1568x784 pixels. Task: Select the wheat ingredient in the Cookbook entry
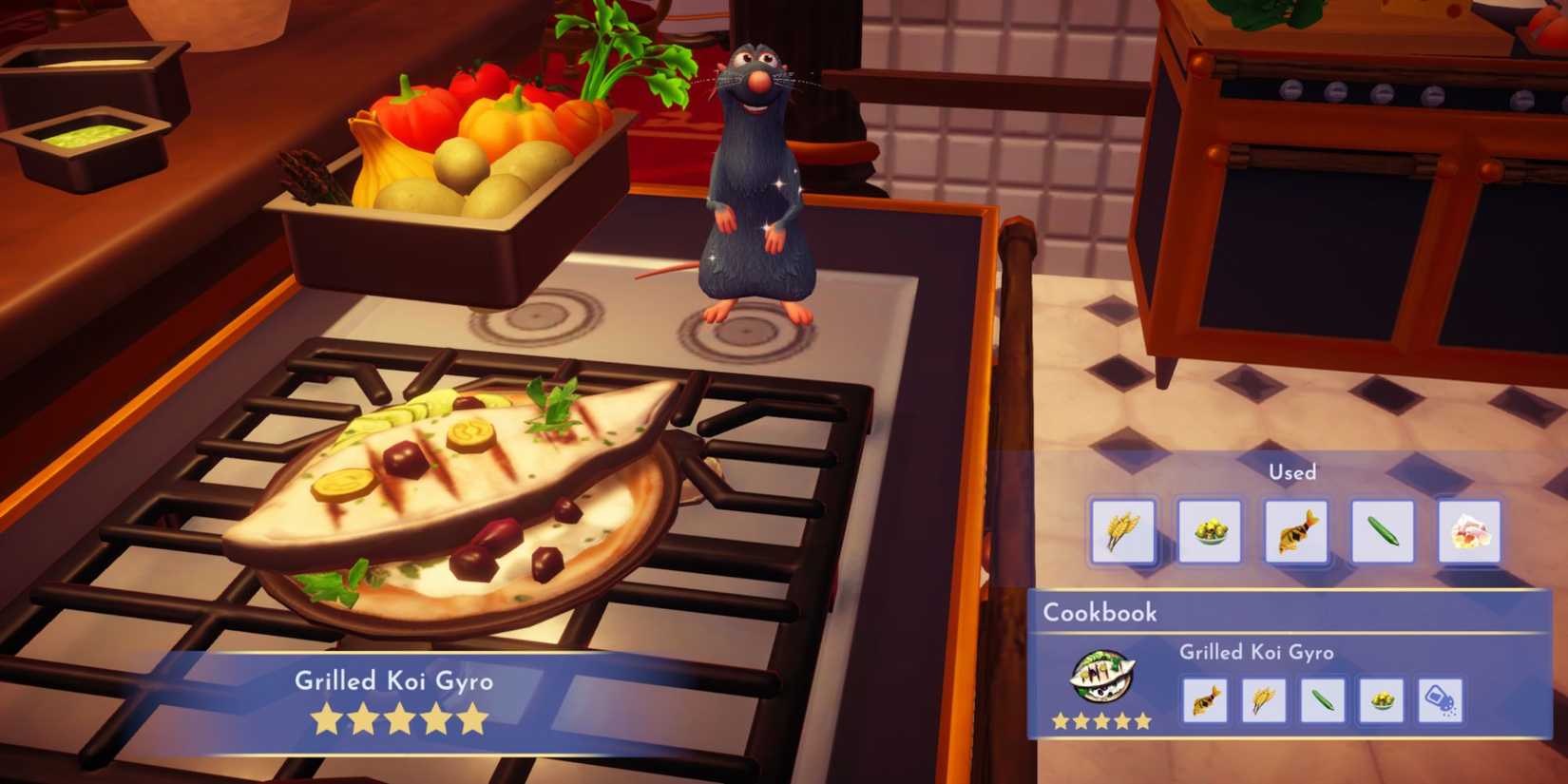pos(1266,698)
